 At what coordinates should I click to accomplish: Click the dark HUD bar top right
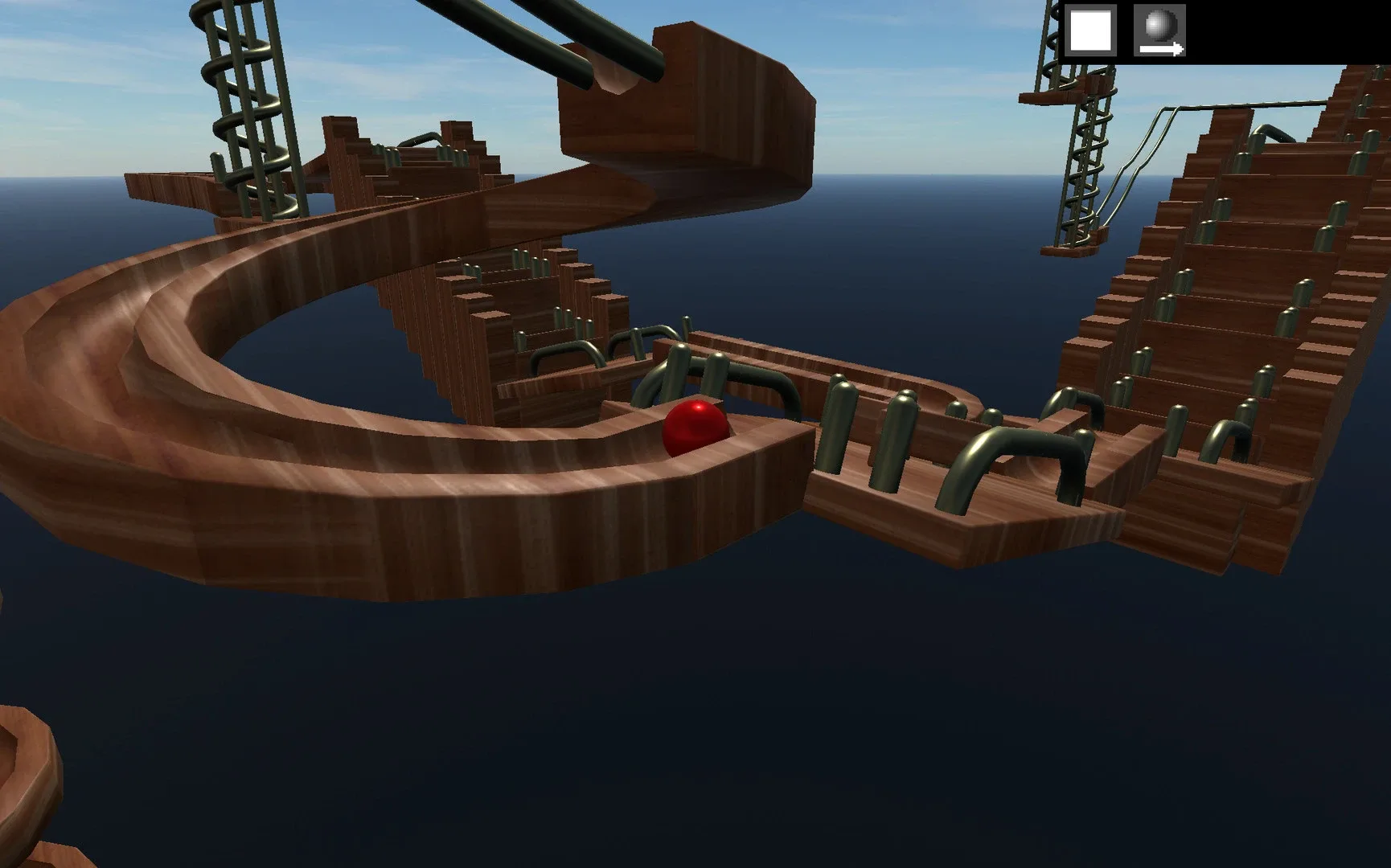click(1286, 32)
